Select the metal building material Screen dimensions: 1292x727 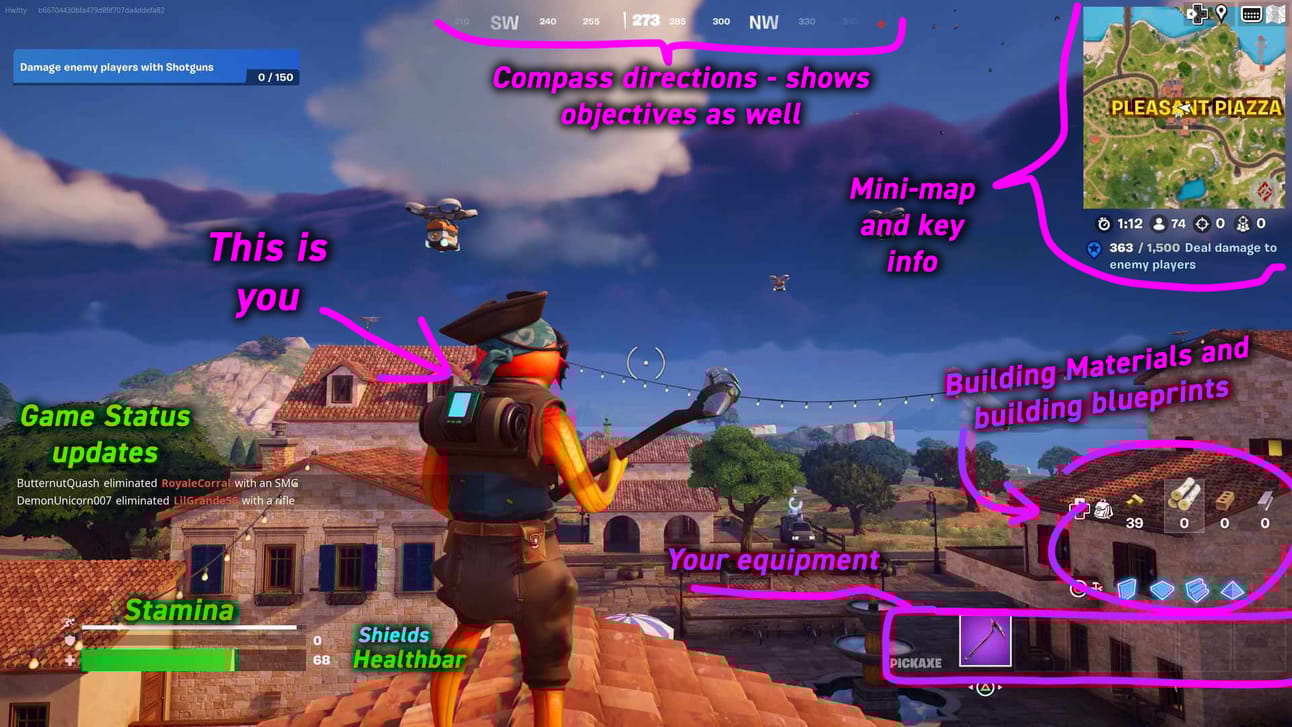(1264, 498)
